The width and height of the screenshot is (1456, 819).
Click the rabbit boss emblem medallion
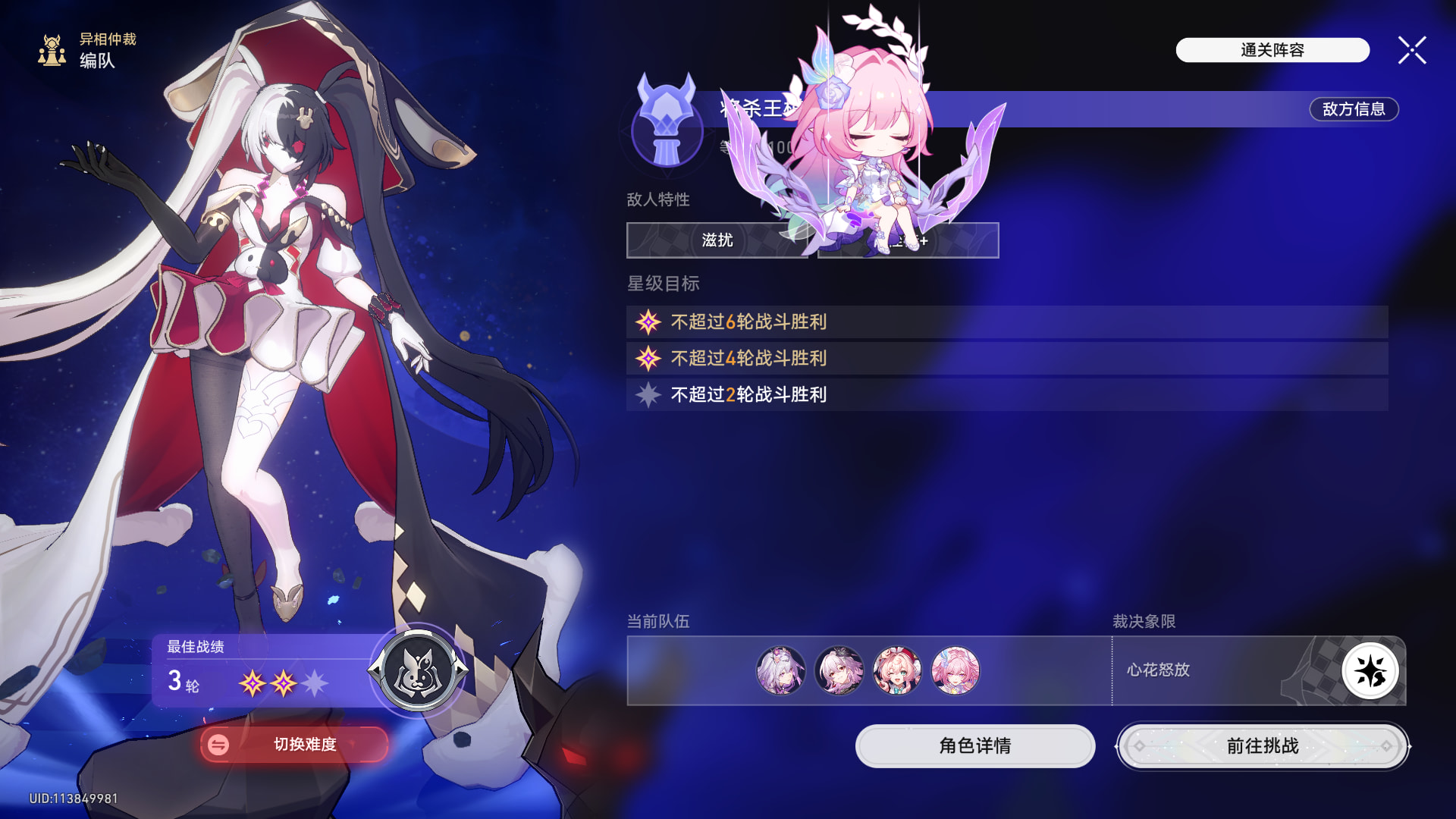click(418, 670)
